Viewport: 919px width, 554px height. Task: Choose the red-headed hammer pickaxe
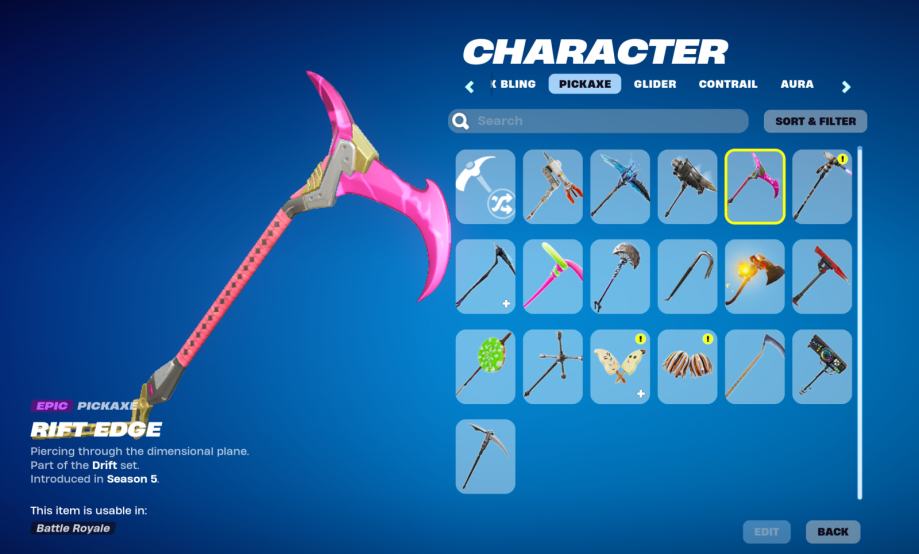822,276
